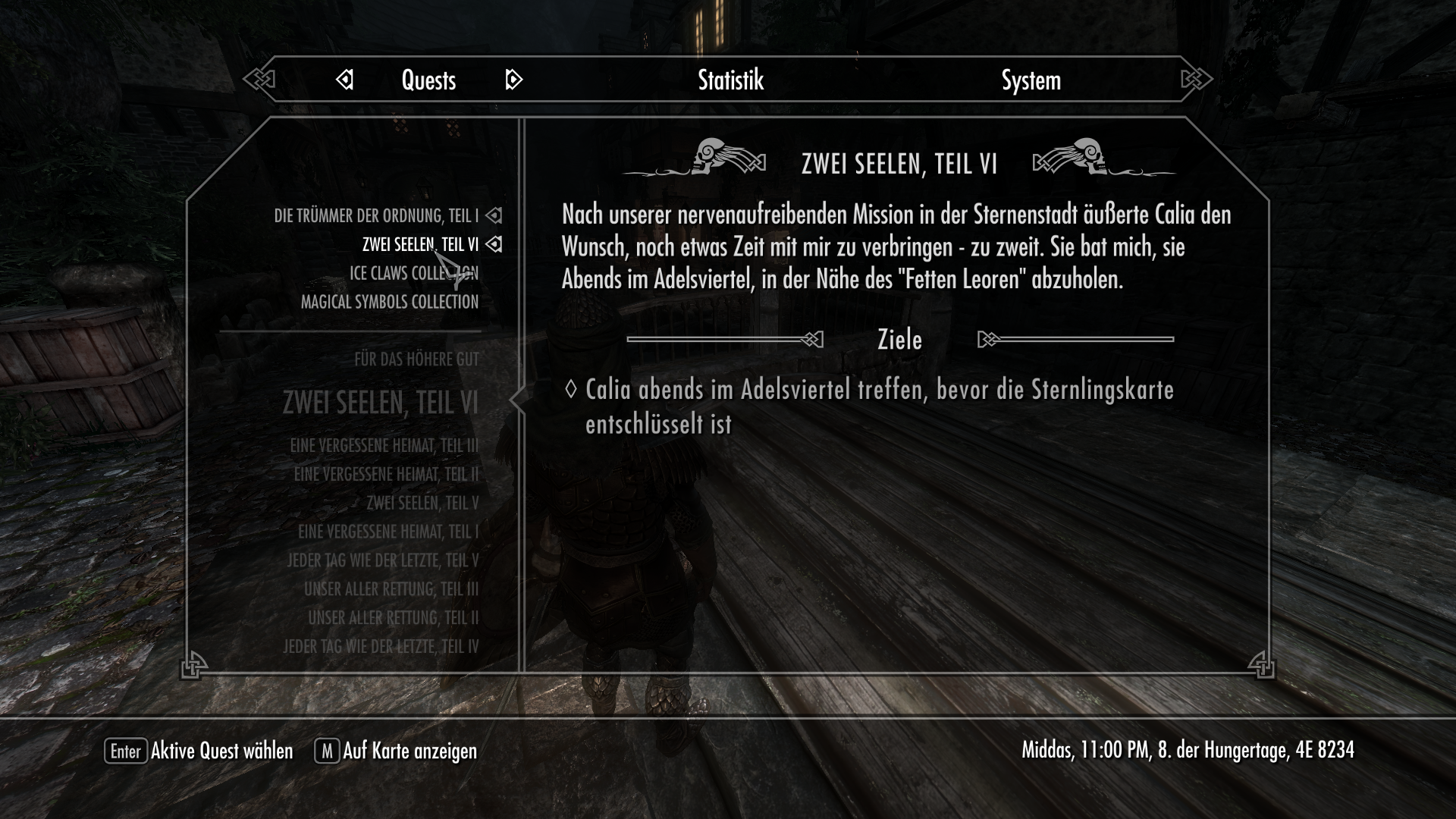Open Unser aller Rettung, Teil III

point(391,590)
